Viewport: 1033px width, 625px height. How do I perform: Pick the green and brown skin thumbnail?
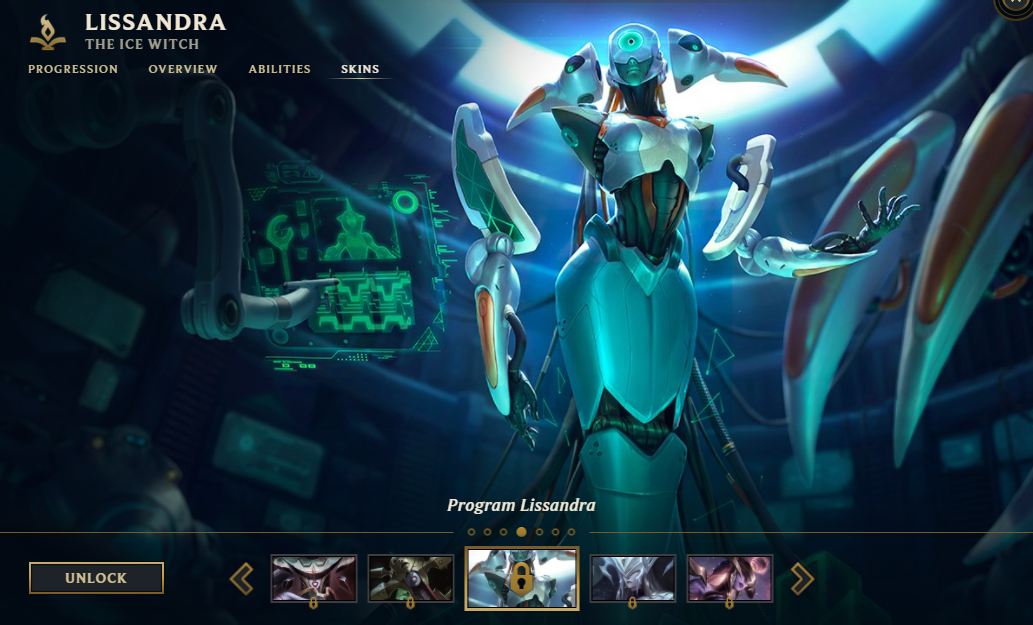pyautogui.click(x=410, y=578)
